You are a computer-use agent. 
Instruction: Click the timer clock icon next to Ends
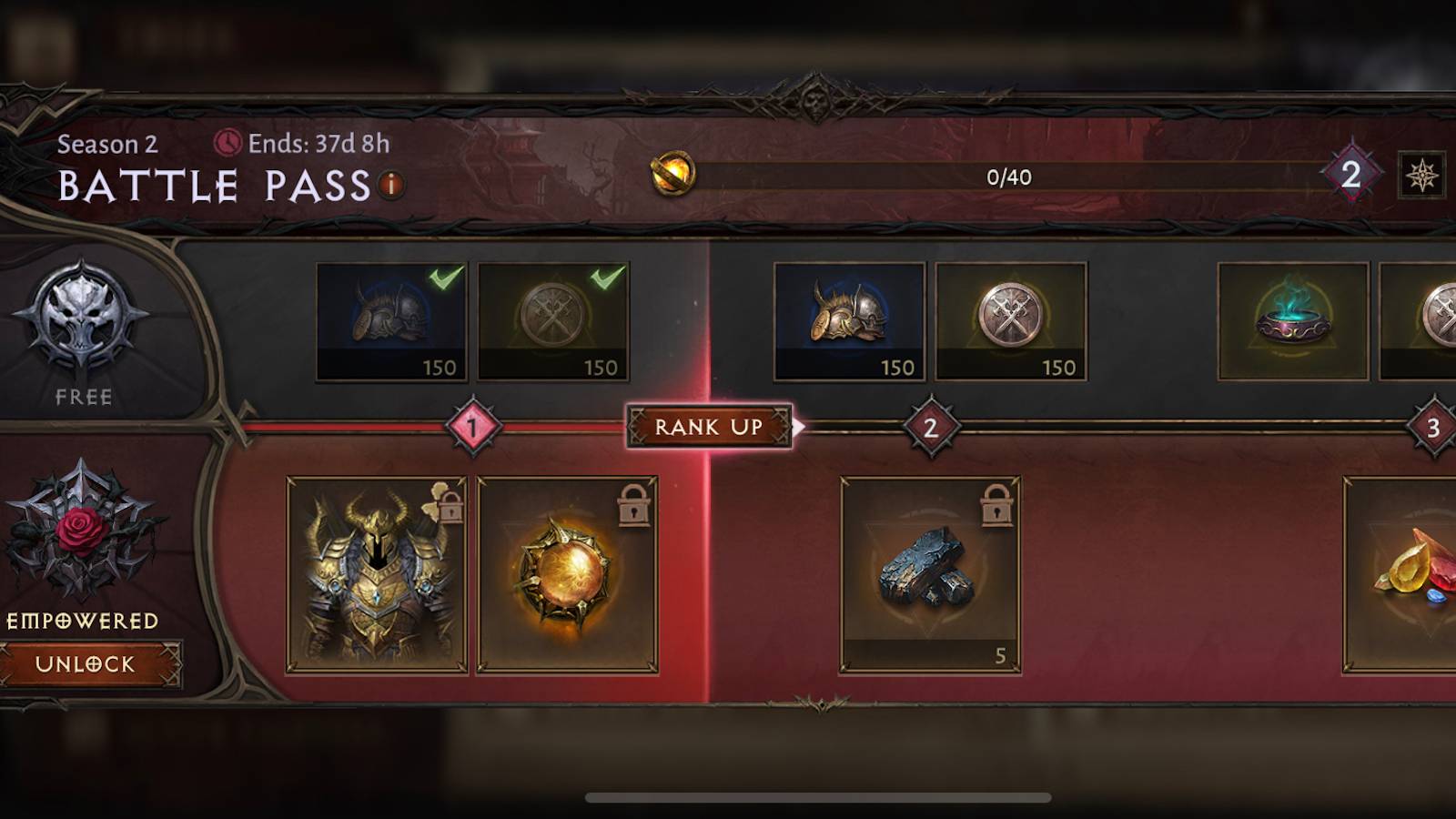(x=227, y=141)
